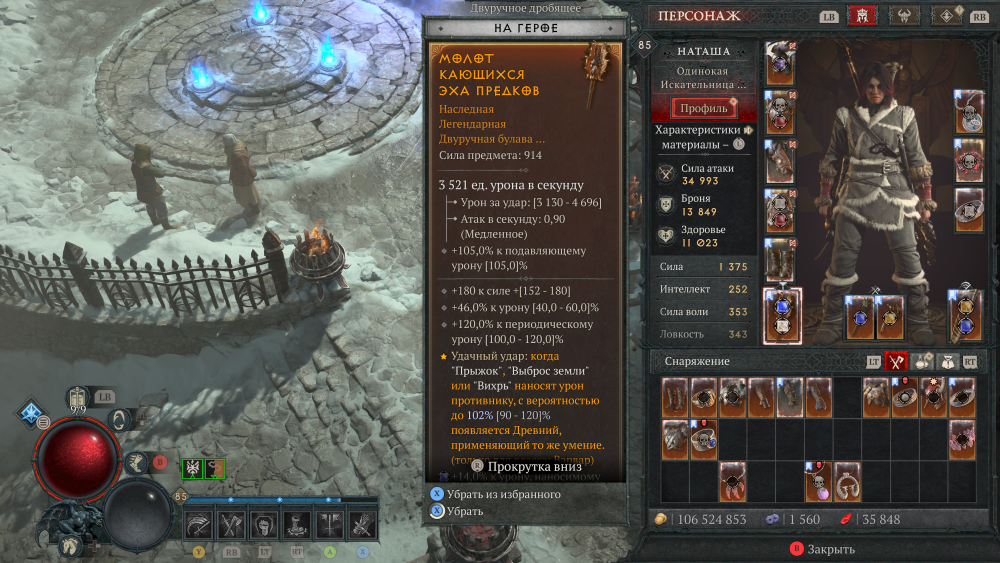Switch to the red helmet character tab
Viewport: 1000px width, 563px height.
860,16
